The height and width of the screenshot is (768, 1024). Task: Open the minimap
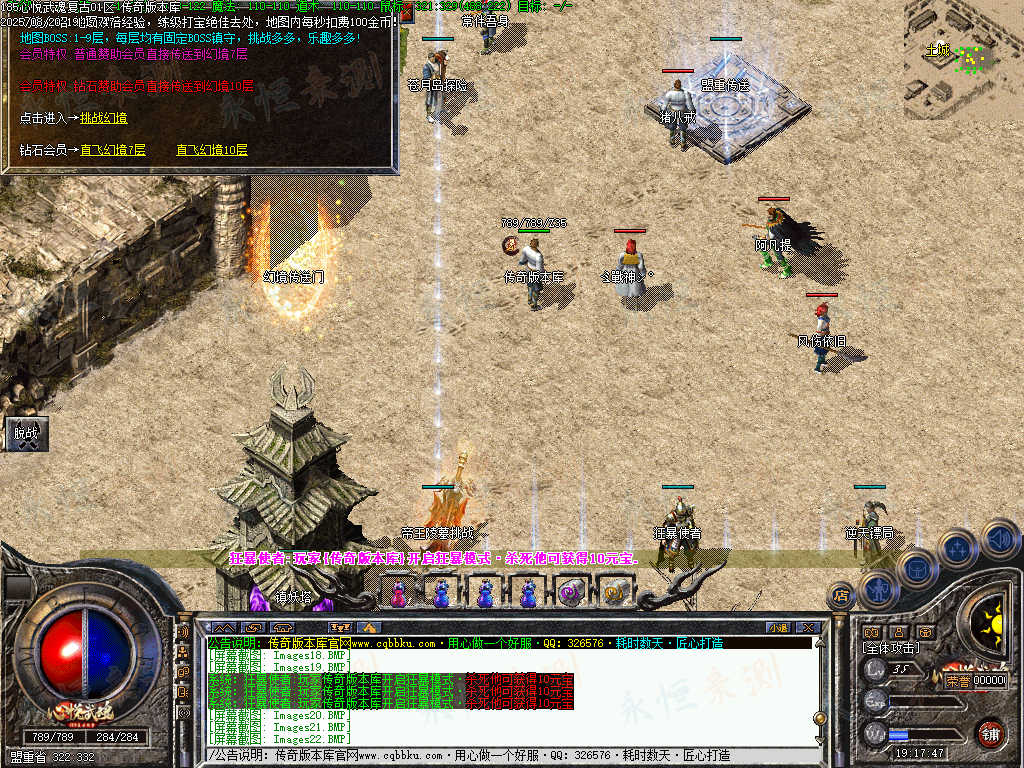pos(963,60)
